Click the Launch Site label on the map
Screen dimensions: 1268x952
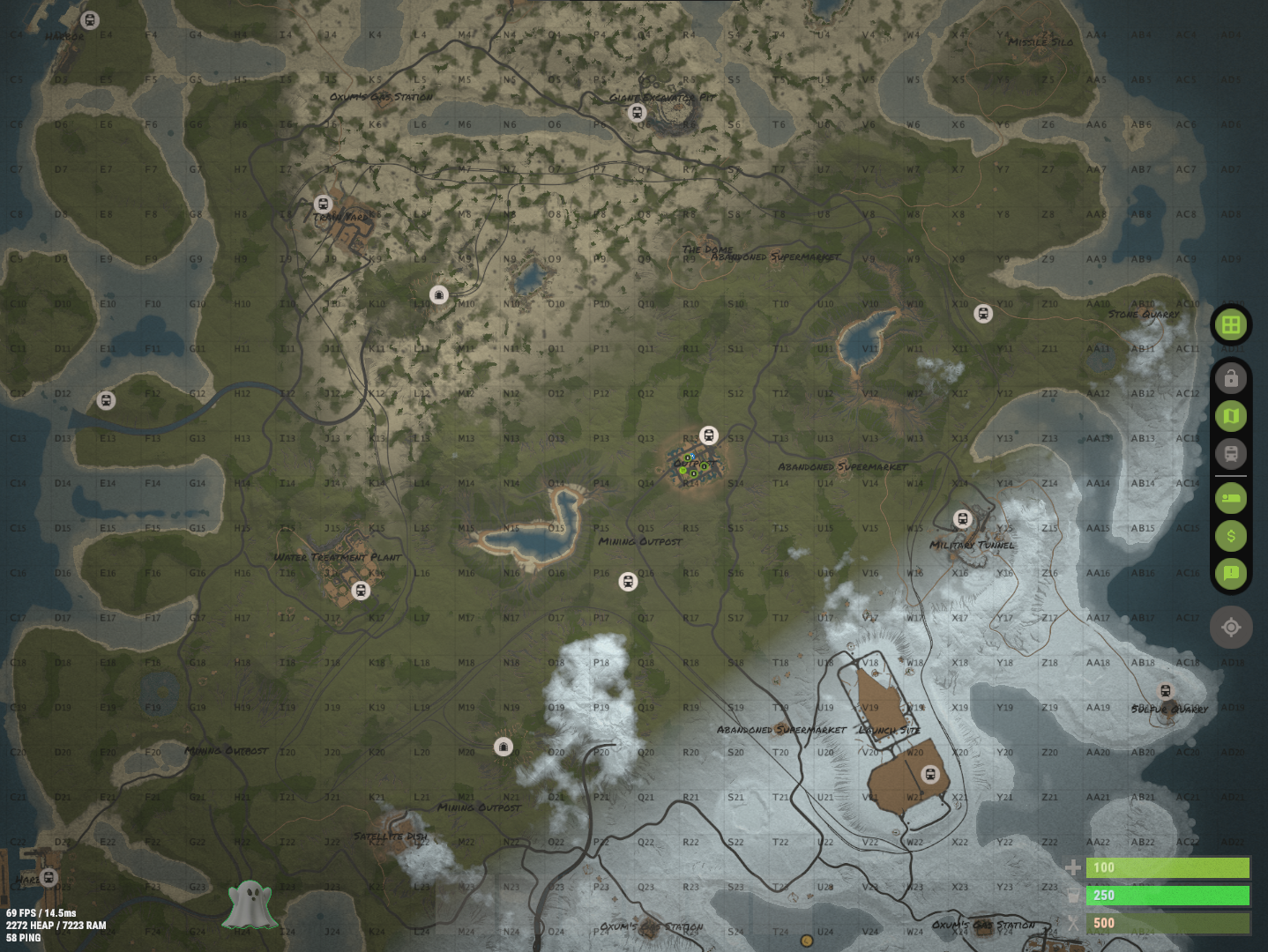pos(889,731)
